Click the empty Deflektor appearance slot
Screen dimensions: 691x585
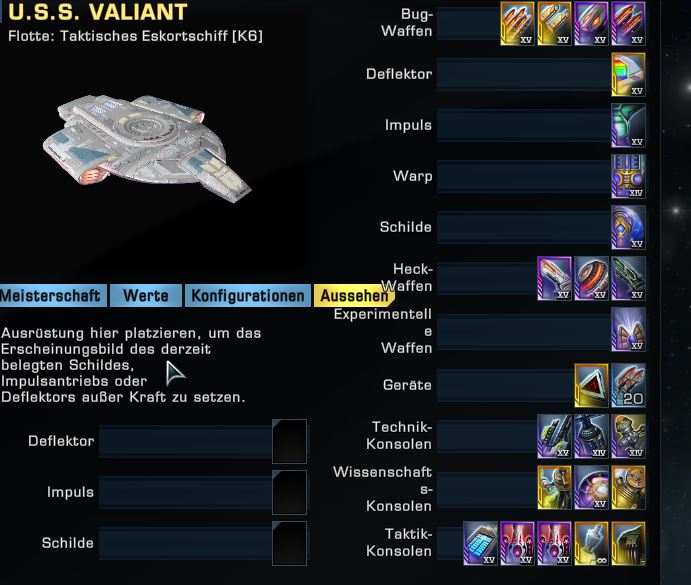coord(289,442)
